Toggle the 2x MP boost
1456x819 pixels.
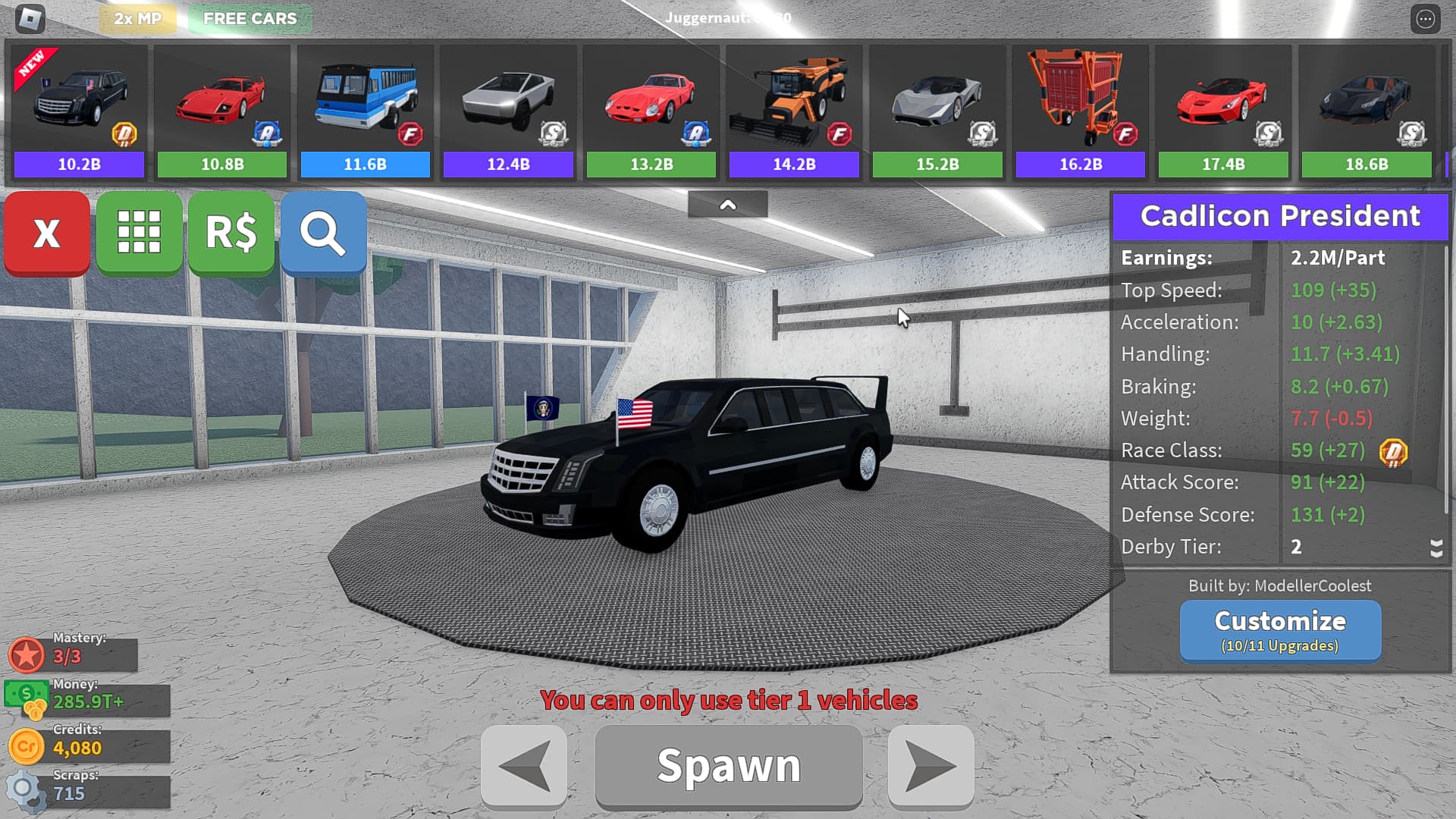tap(136, 18)
